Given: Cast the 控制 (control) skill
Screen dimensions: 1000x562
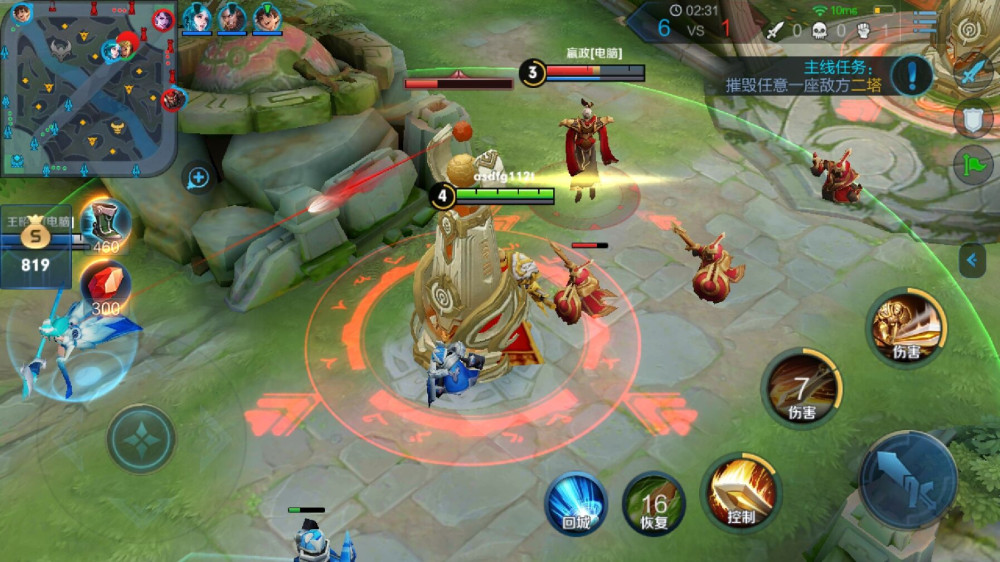Looking at the screenshot, I should coord(741,490).
